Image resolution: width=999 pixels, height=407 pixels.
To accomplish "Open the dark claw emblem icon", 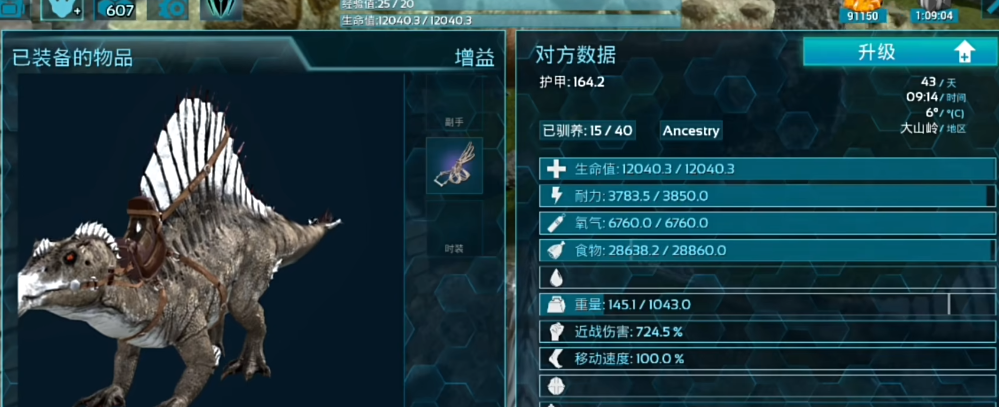I will click(221, 9).
